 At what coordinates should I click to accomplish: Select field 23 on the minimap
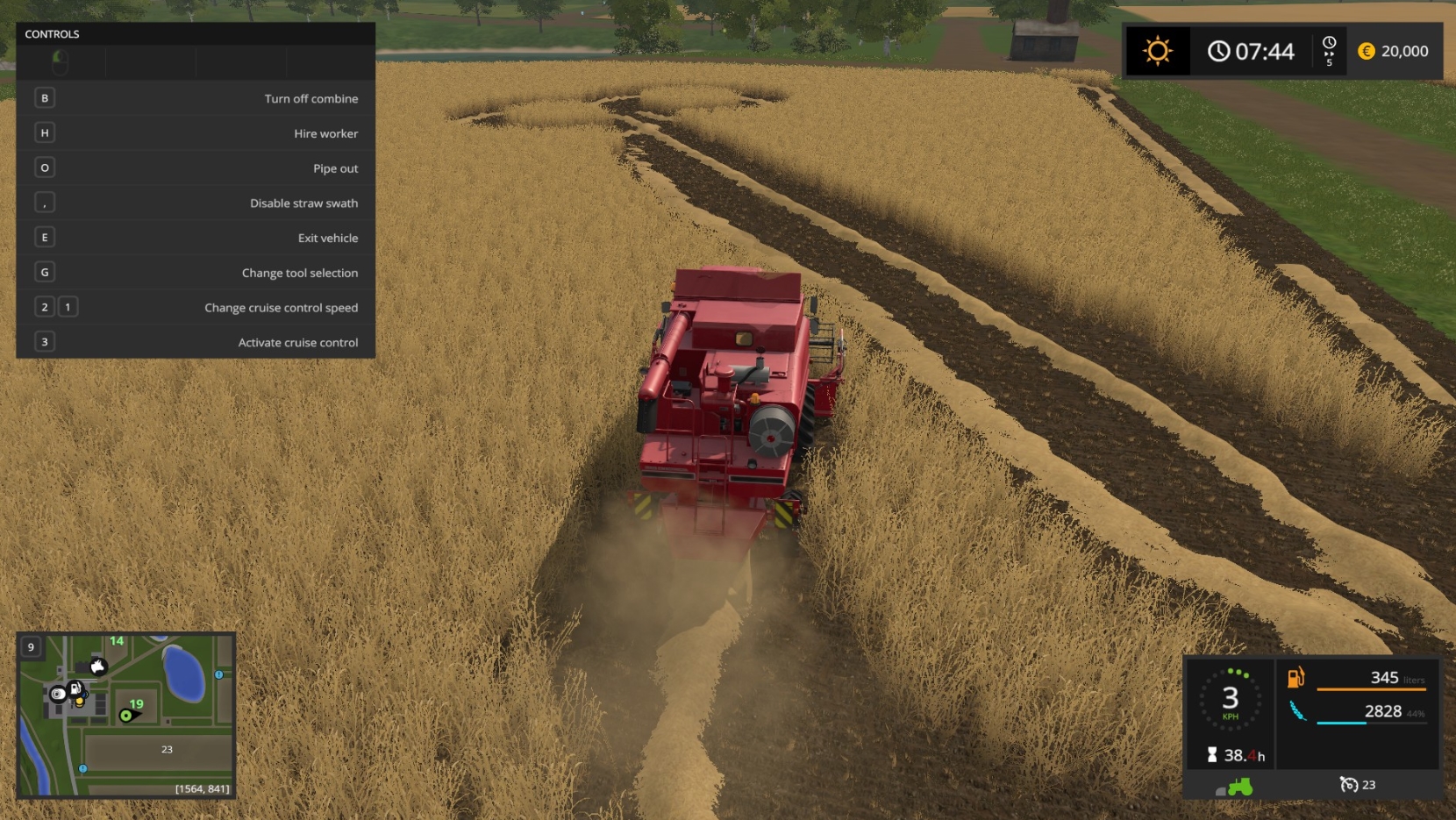tap(167, 749)
